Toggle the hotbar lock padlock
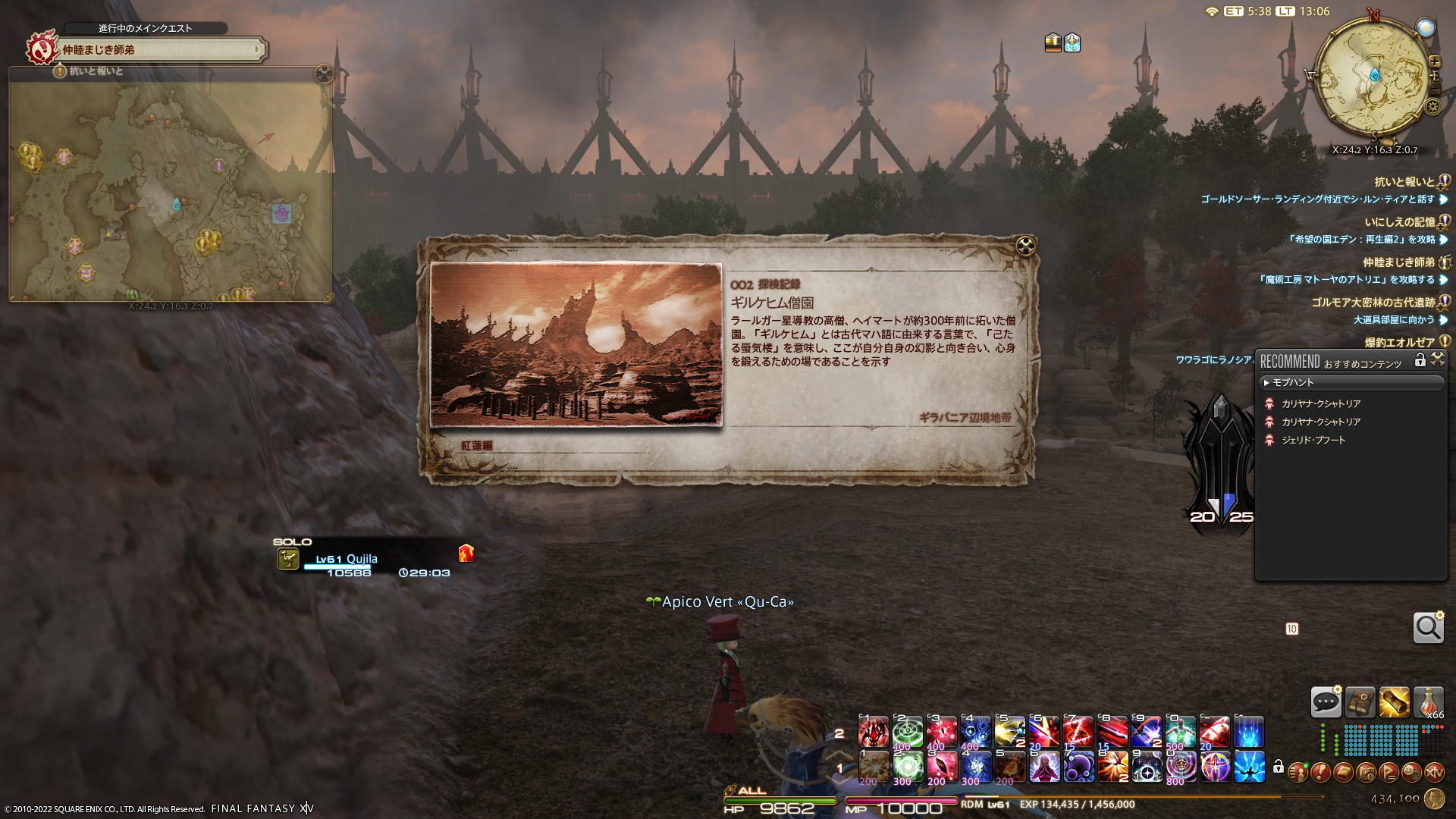 pyautogui.click(x=1279, y=767)
